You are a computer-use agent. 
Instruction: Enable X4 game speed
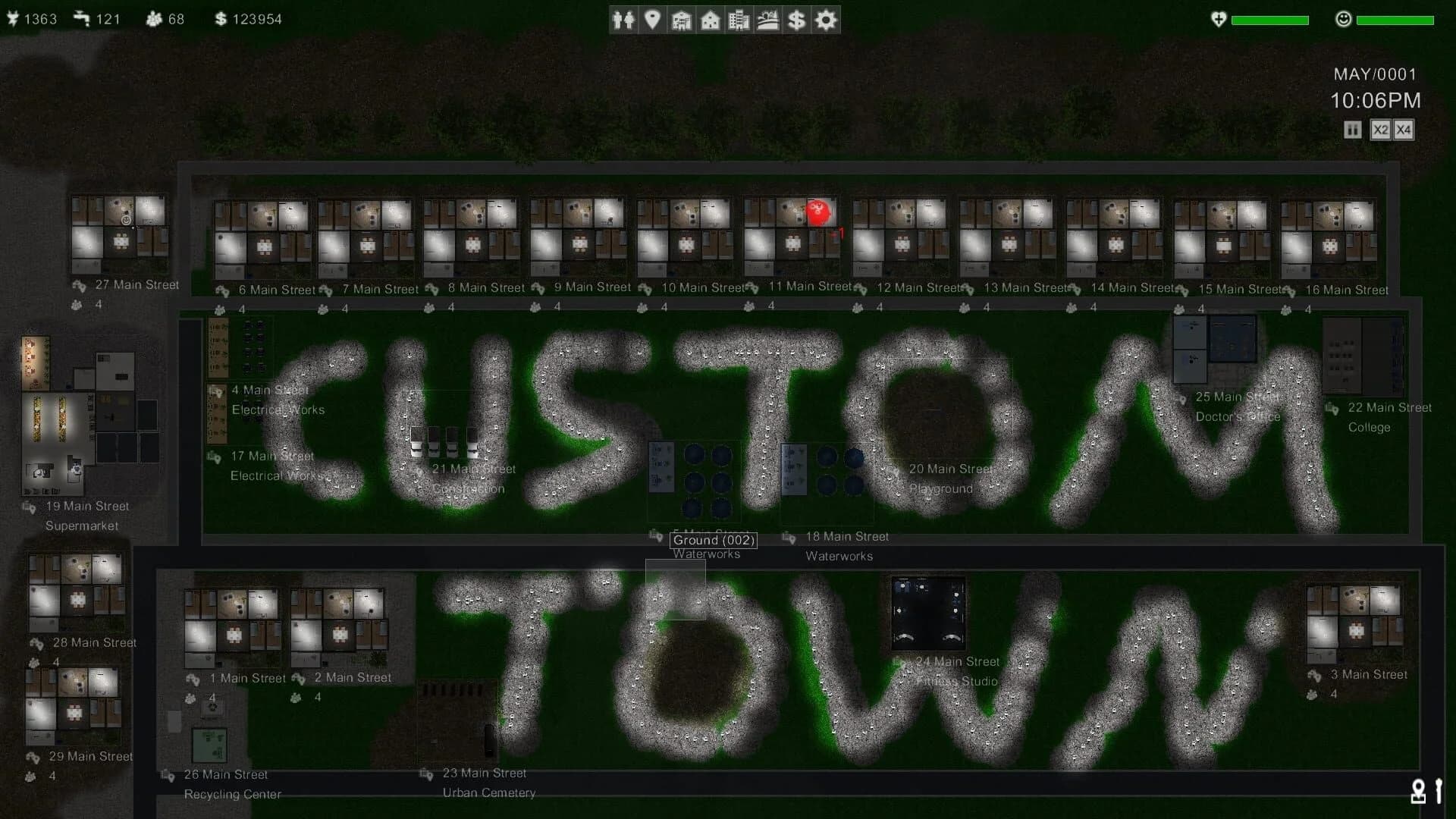(x=1404, y=130)
